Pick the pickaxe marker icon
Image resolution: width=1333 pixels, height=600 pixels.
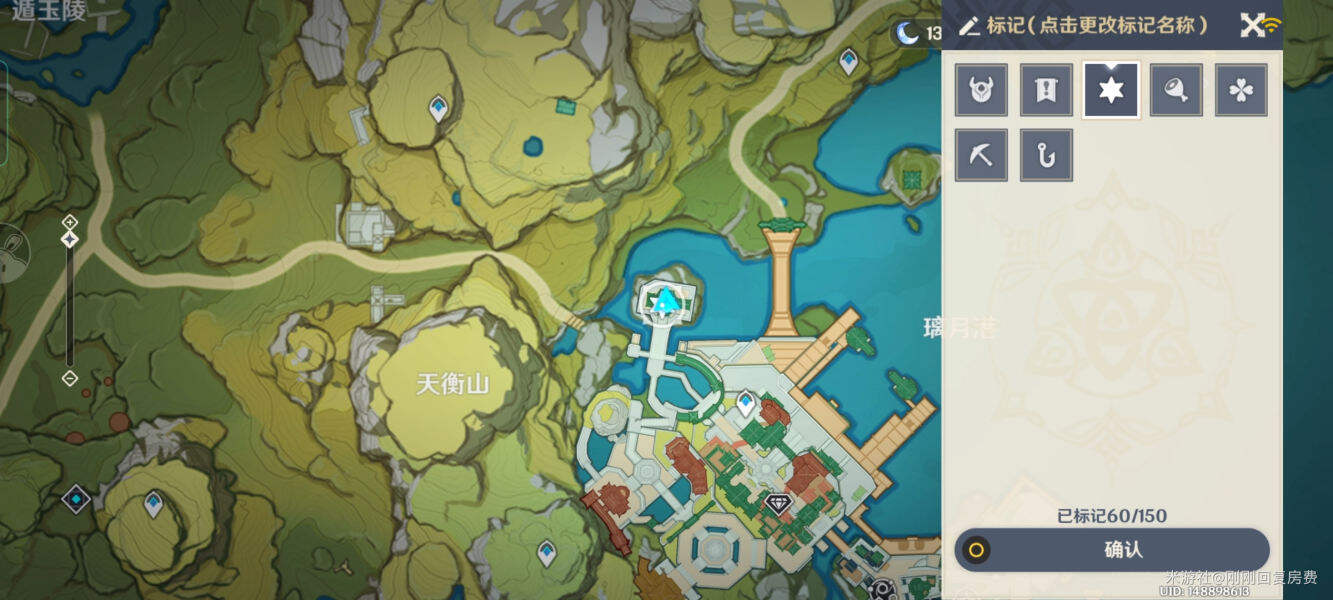point(980,155)
